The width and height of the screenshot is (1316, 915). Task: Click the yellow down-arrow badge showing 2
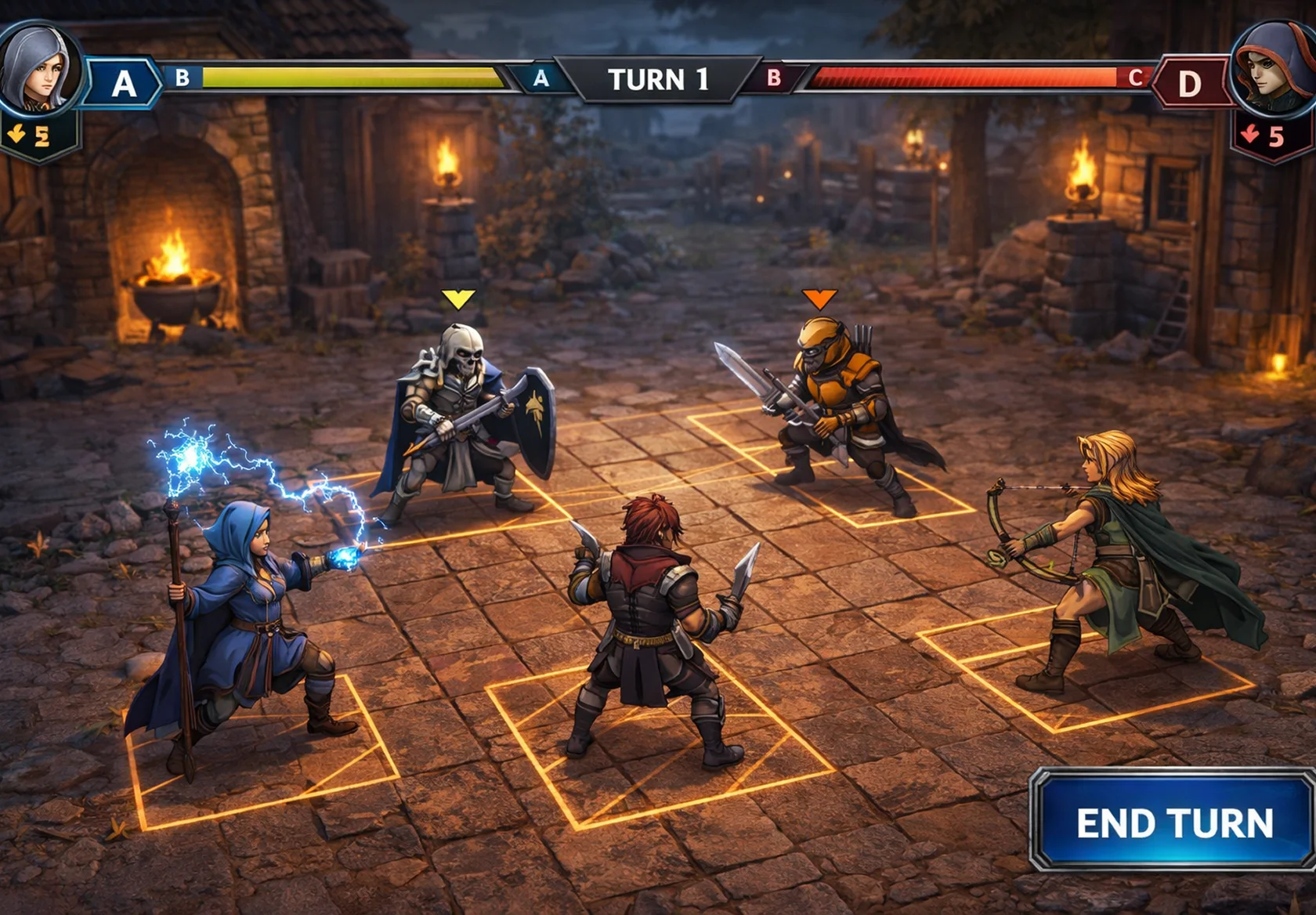pos(27,133)
